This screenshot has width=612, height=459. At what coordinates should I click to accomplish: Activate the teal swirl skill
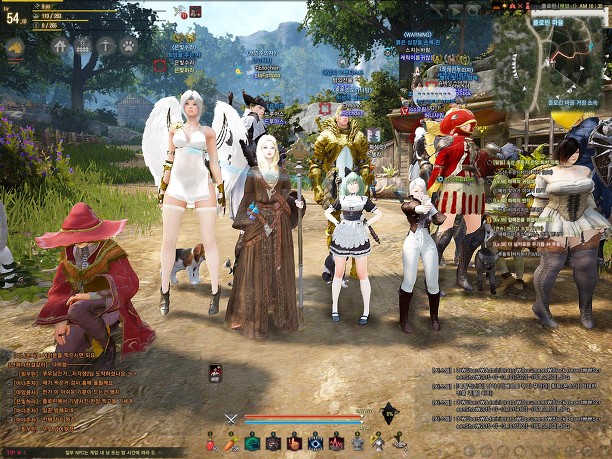point(252,441)
